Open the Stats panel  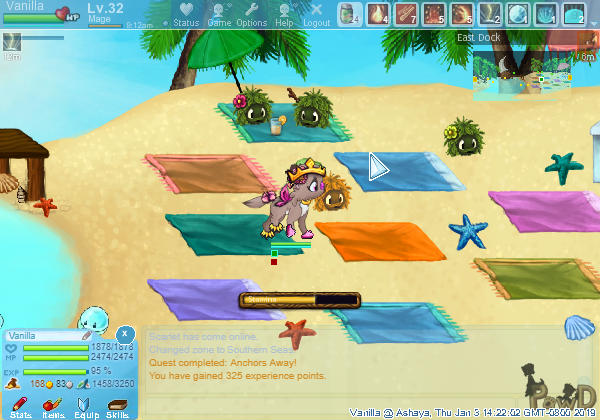(20, 405)
